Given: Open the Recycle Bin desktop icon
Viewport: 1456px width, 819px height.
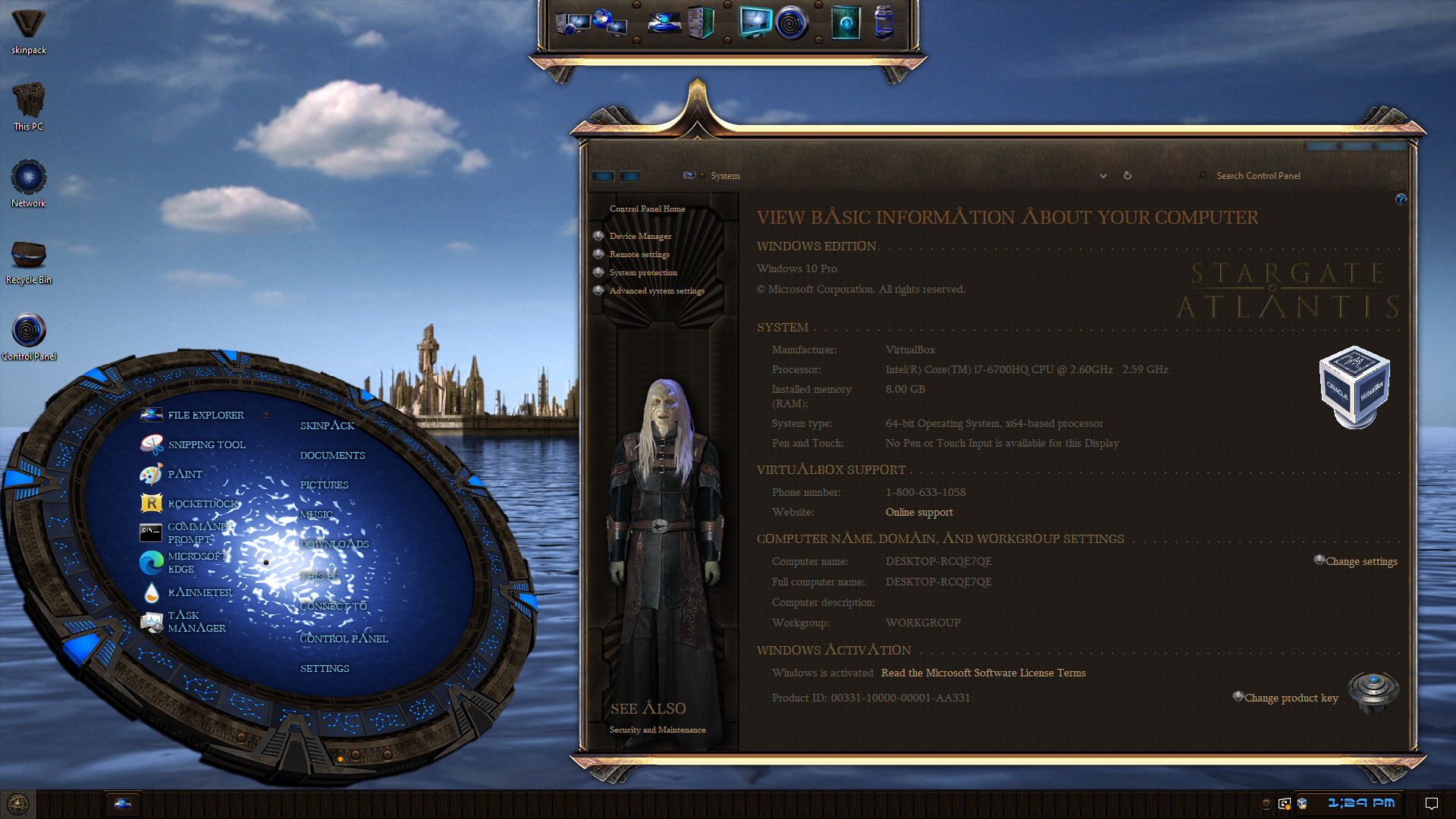Looking at the screenshot, I should [29, 258].
